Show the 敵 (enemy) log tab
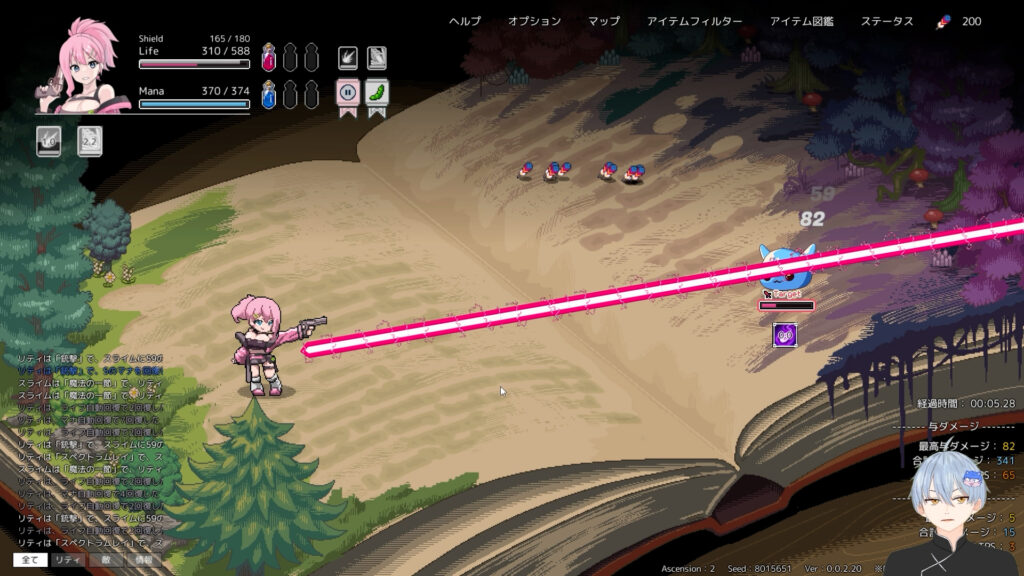Viewport: 1024px width, 576px height. (106, 560)
